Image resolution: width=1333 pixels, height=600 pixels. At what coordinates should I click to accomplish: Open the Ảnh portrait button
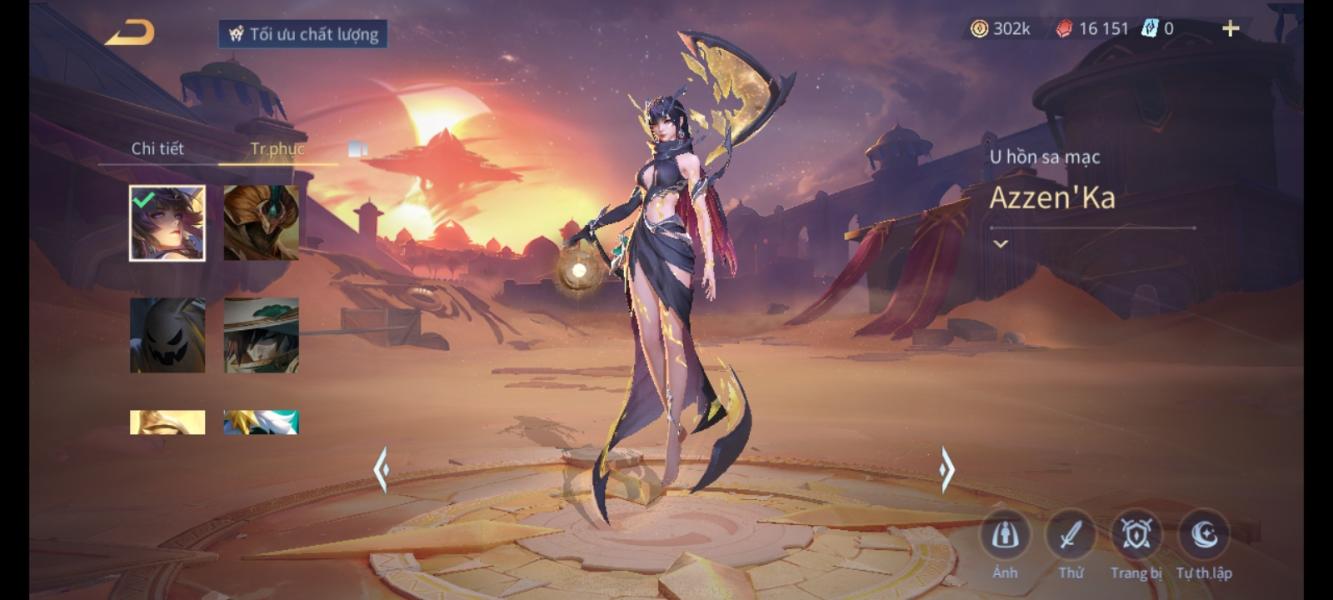(x=1004, y=536)
